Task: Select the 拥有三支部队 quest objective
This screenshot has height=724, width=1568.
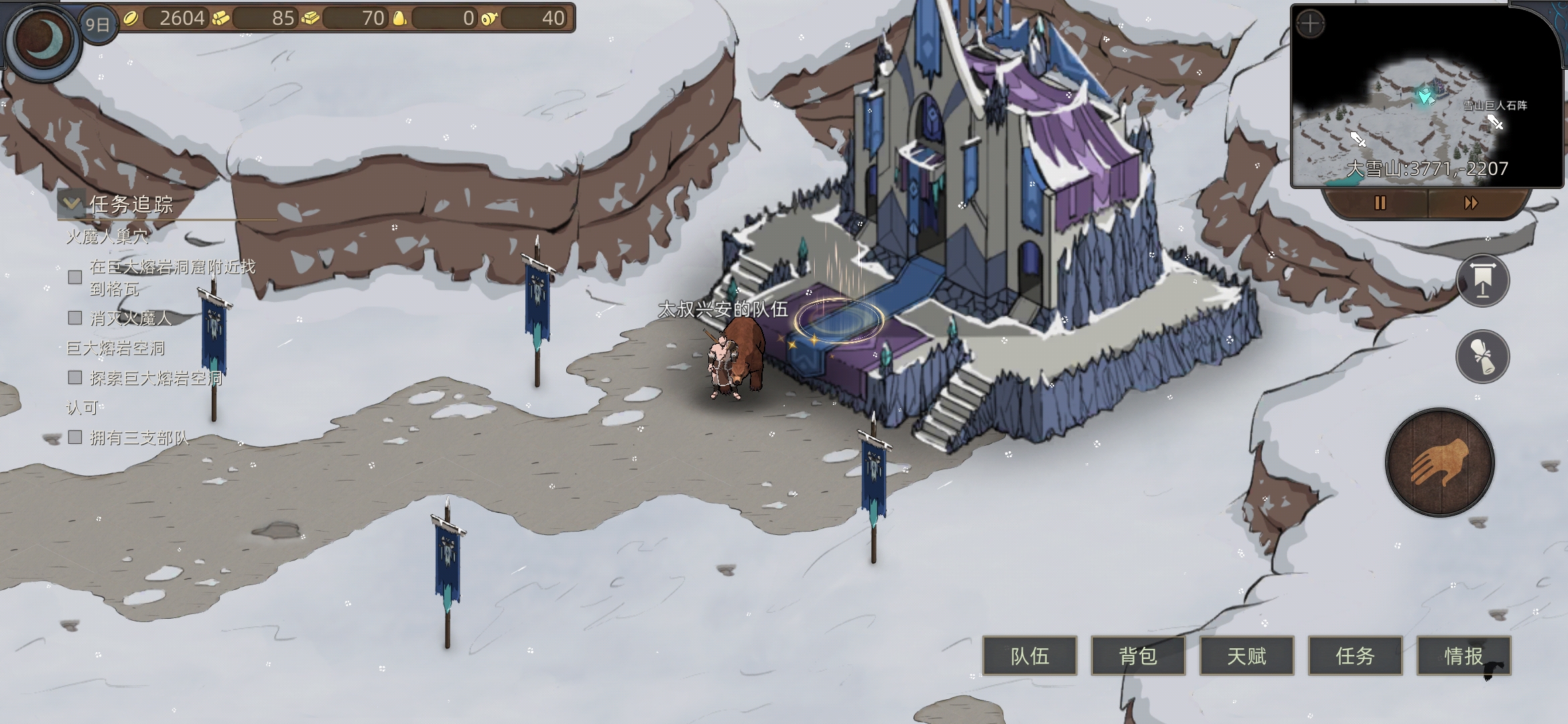Action: 139,438
